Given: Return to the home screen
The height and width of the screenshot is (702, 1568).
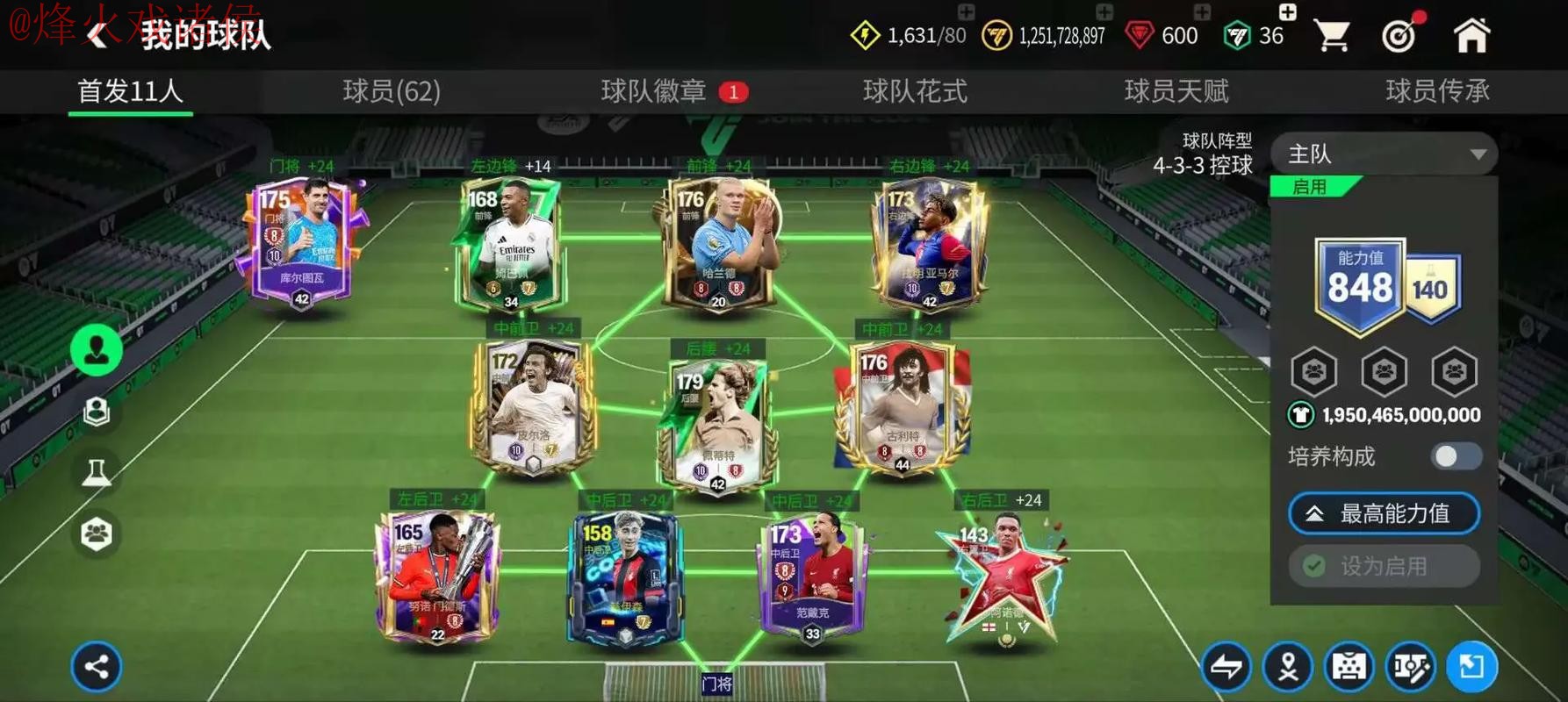Looking at the screenshot, I should 1471,36.
